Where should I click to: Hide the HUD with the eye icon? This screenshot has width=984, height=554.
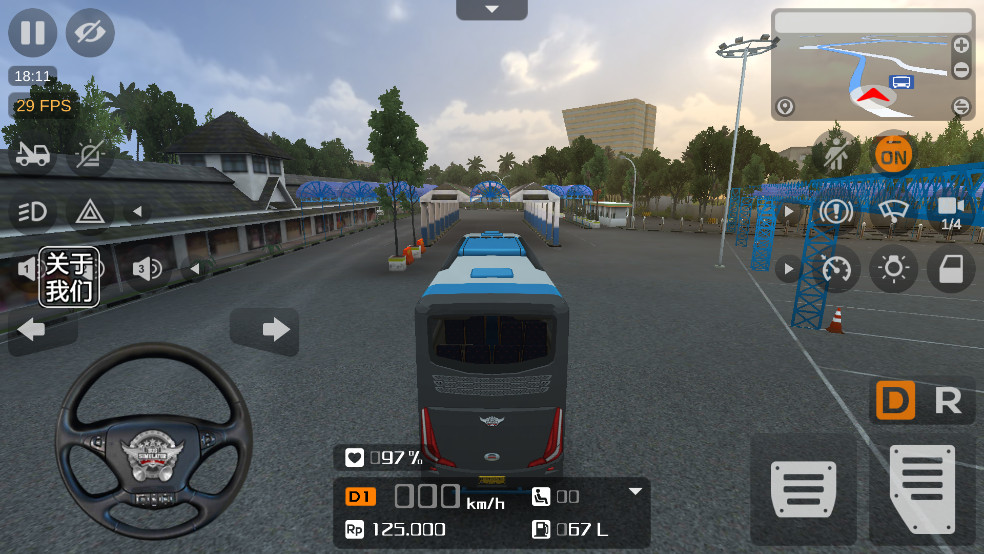[90, 33]
